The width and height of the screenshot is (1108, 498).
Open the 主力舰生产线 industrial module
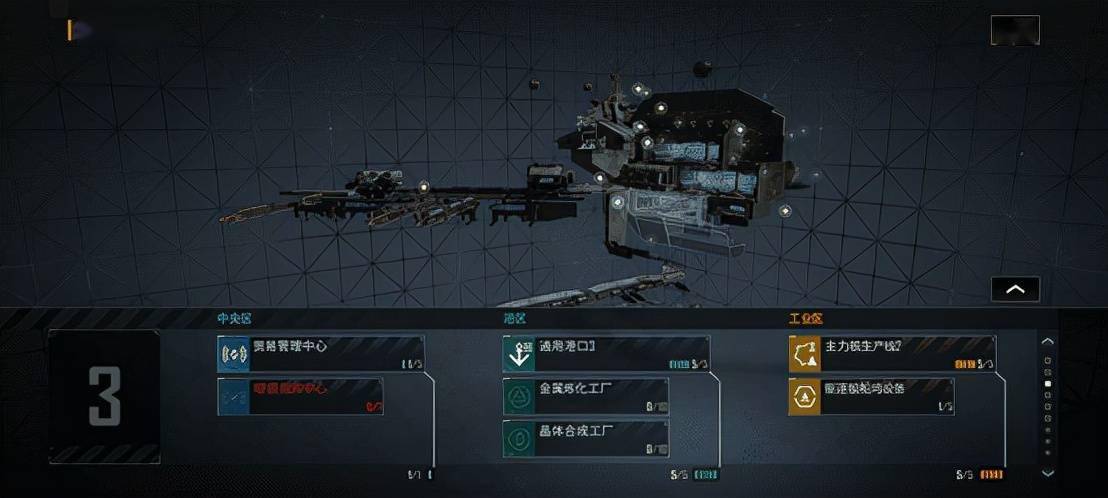pyautogui.click(x=892, y=353)
